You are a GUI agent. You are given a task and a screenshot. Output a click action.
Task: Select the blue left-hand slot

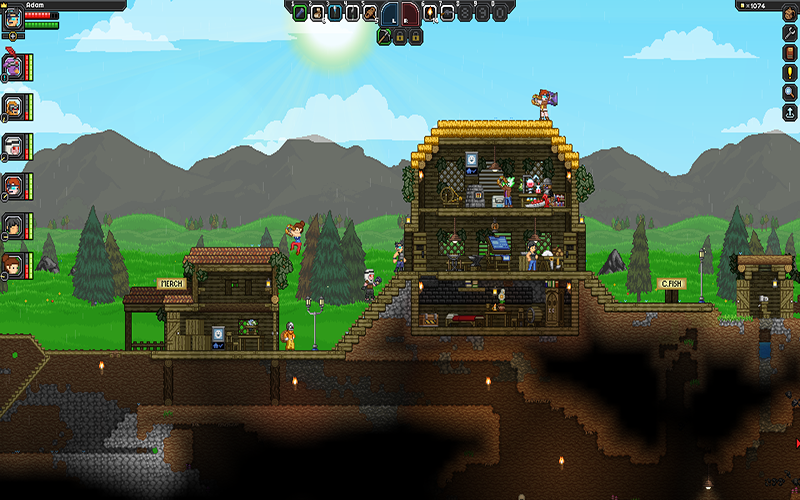pyautogui.click(x=388, y=14)
